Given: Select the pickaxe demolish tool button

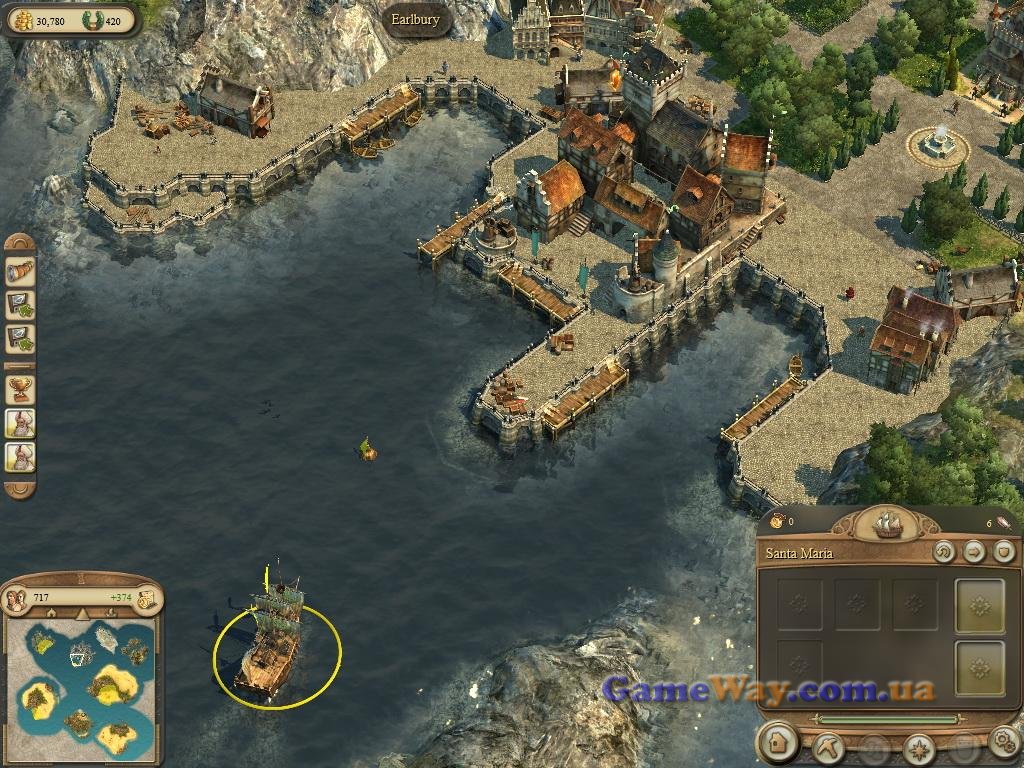Looking at the screenshot, I should (x=829, y=745).
